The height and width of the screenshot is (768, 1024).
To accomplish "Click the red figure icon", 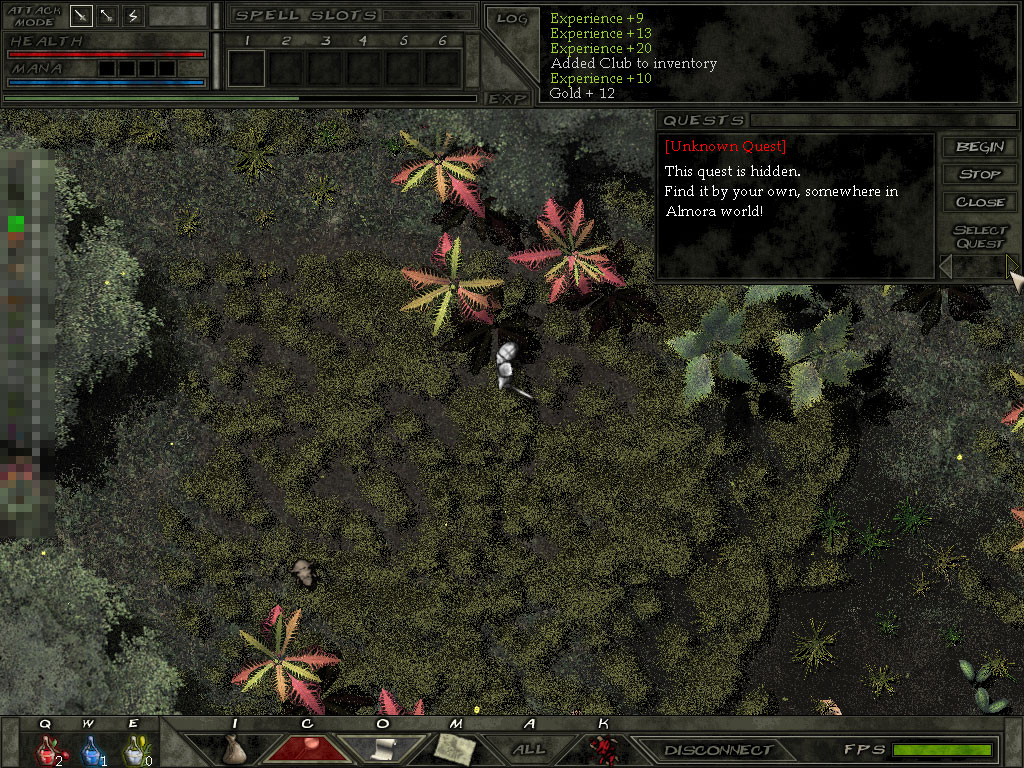I will click(x=602, y=748).
